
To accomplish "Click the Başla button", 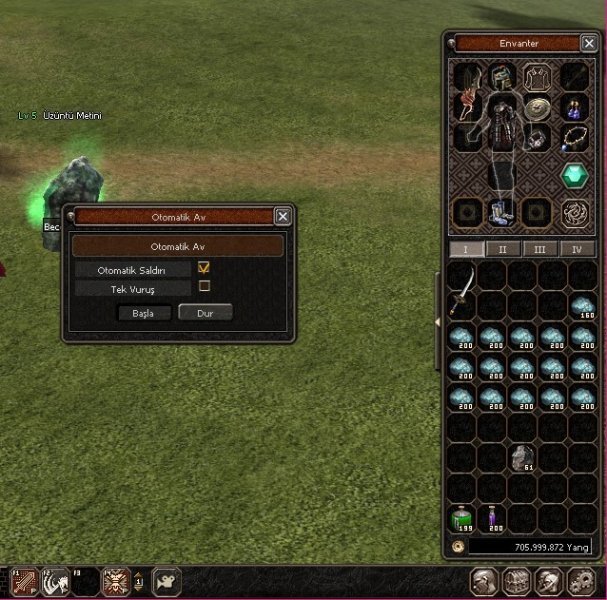I will (x=144, y=313).
